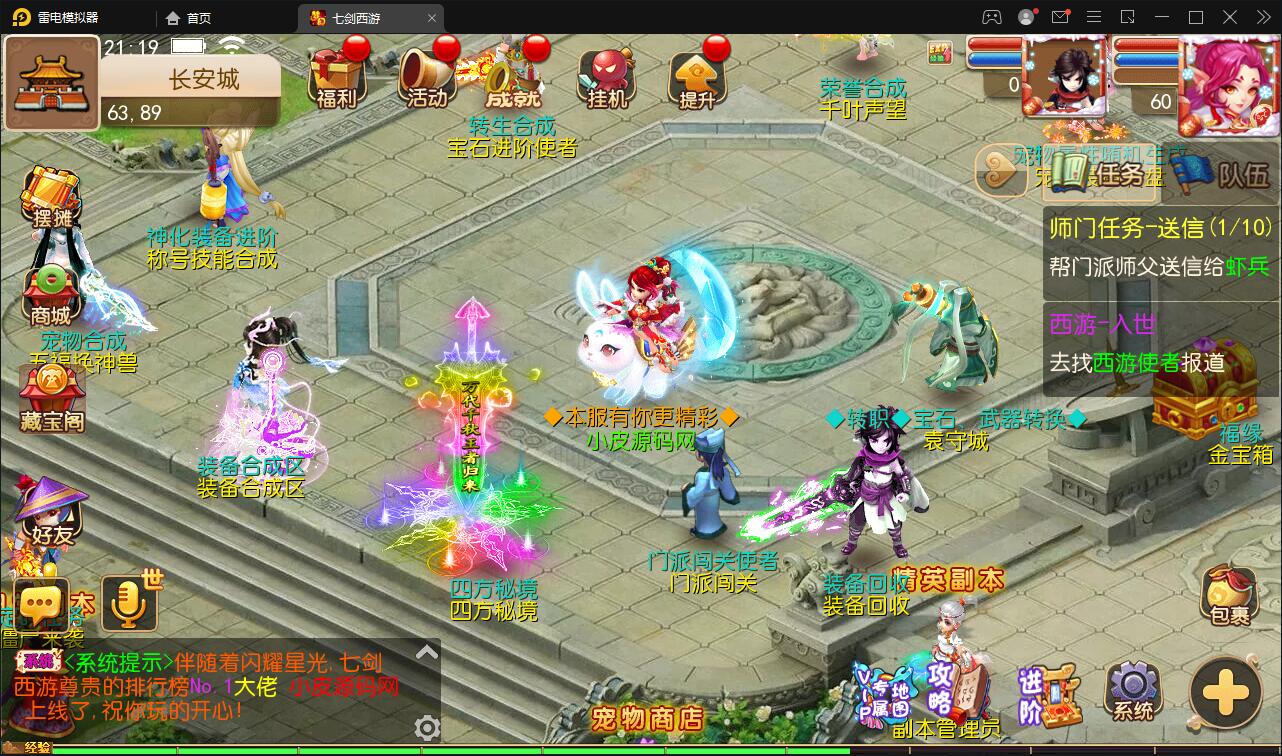Open the 活动 events horn icon
The height and width of the screenshot is (756, 1282).
coord(427,76)
